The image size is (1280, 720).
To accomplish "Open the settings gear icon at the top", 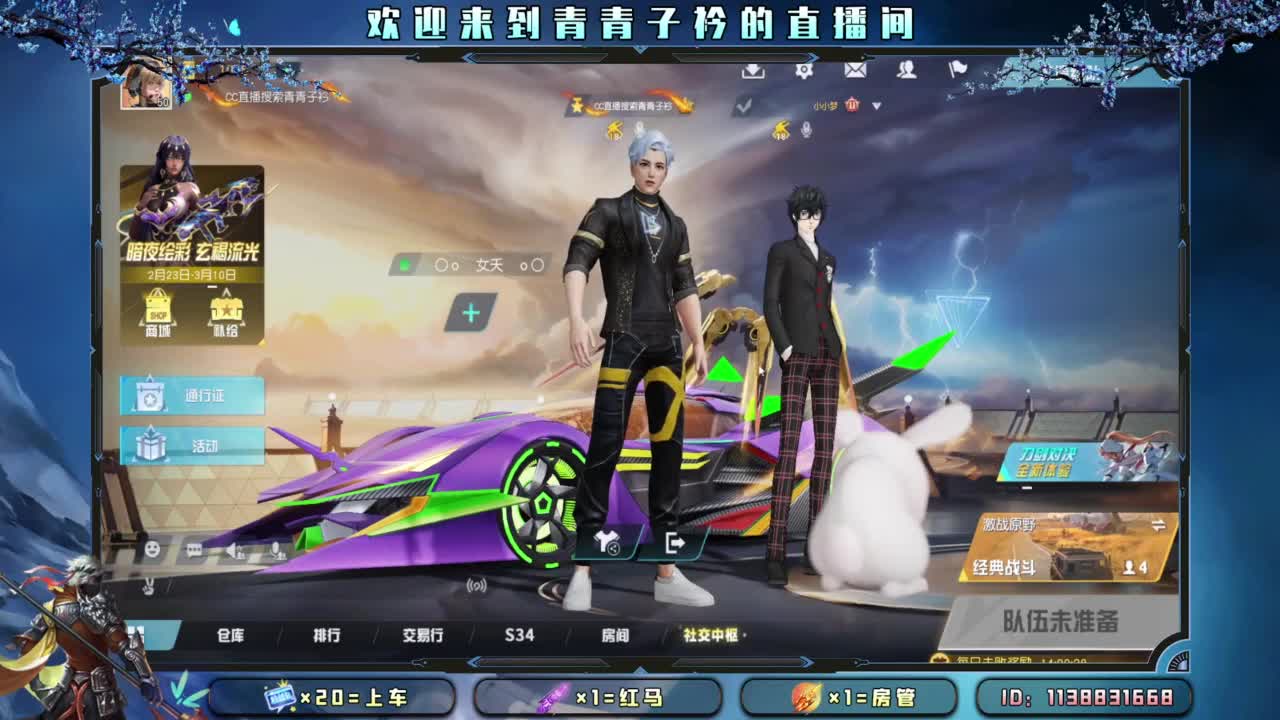I will tap(804, 71).
